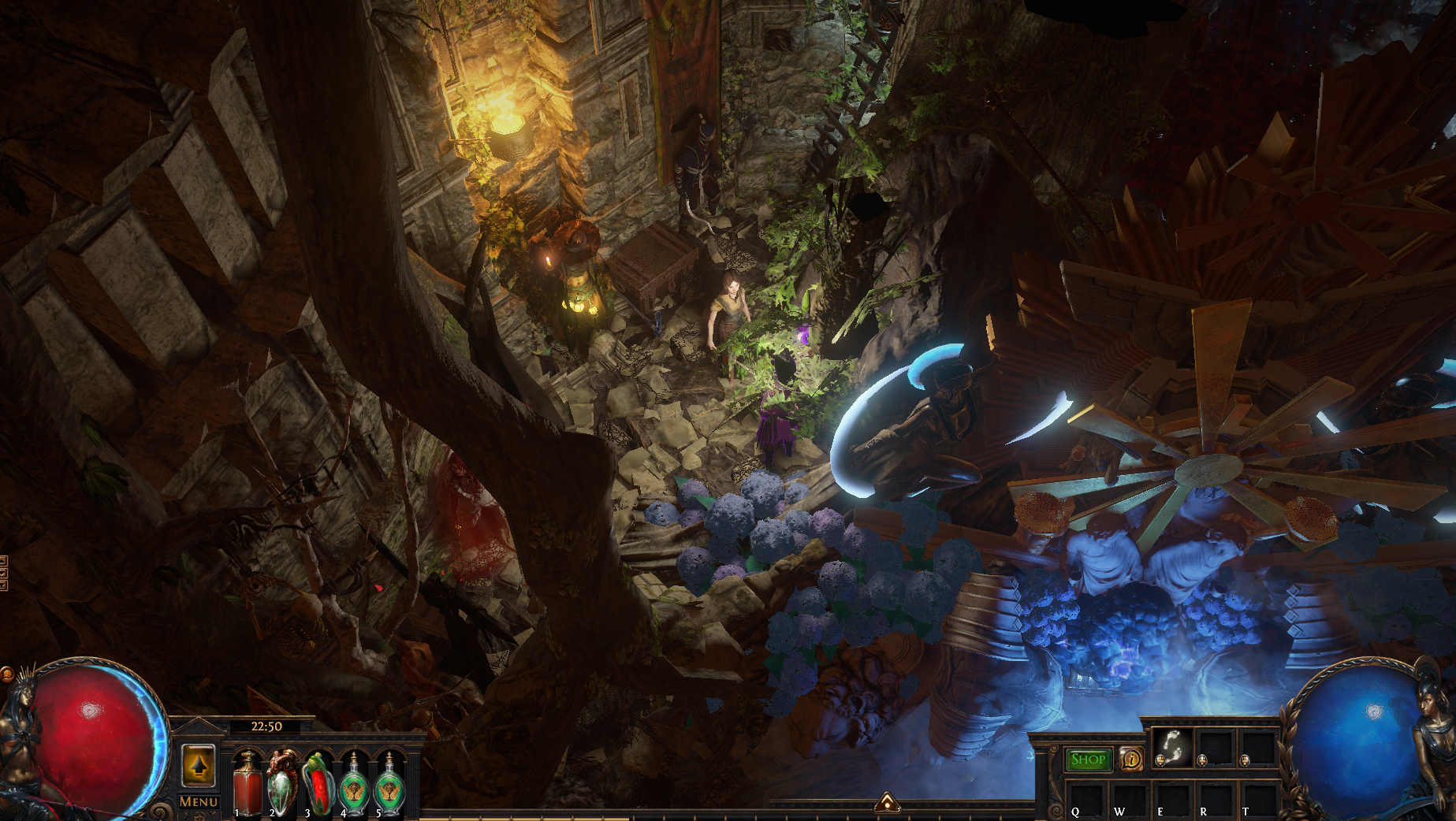This screenshot has width=1456, height=821.
Task: Use the red pepper flask in slot 3
Action: 318,782
